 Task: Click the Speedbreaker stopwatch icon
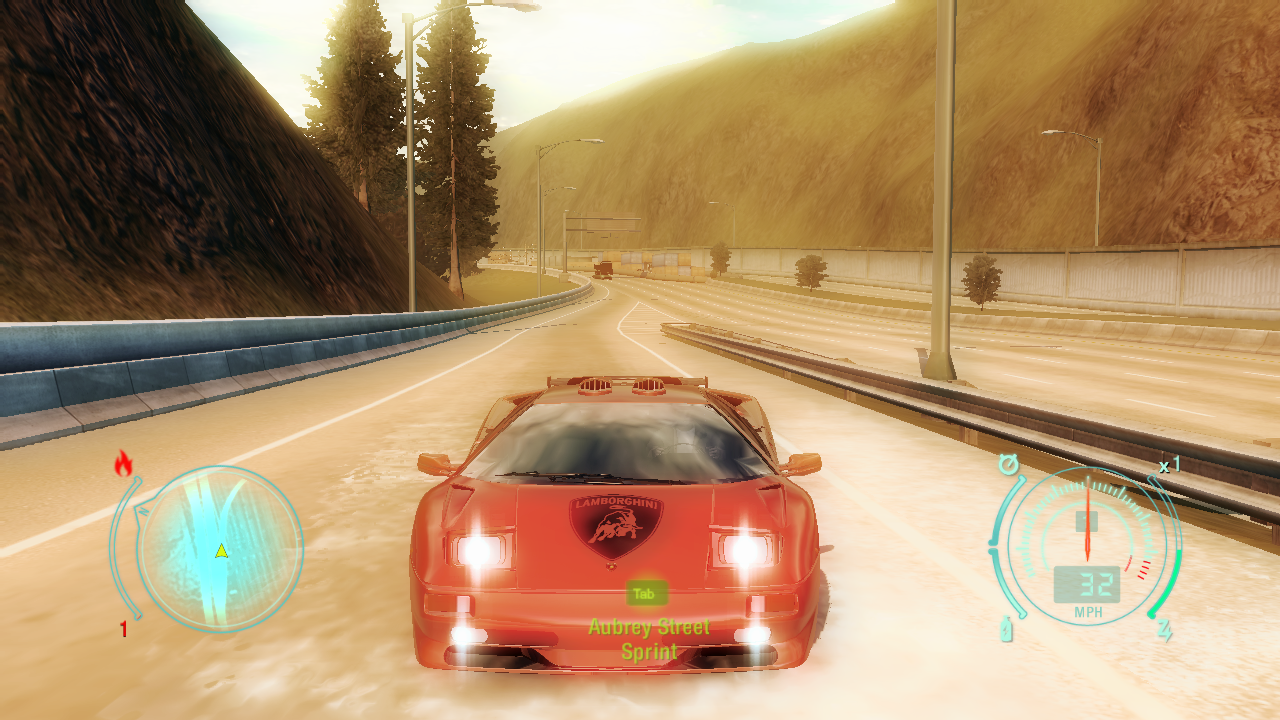point(1008,465)
